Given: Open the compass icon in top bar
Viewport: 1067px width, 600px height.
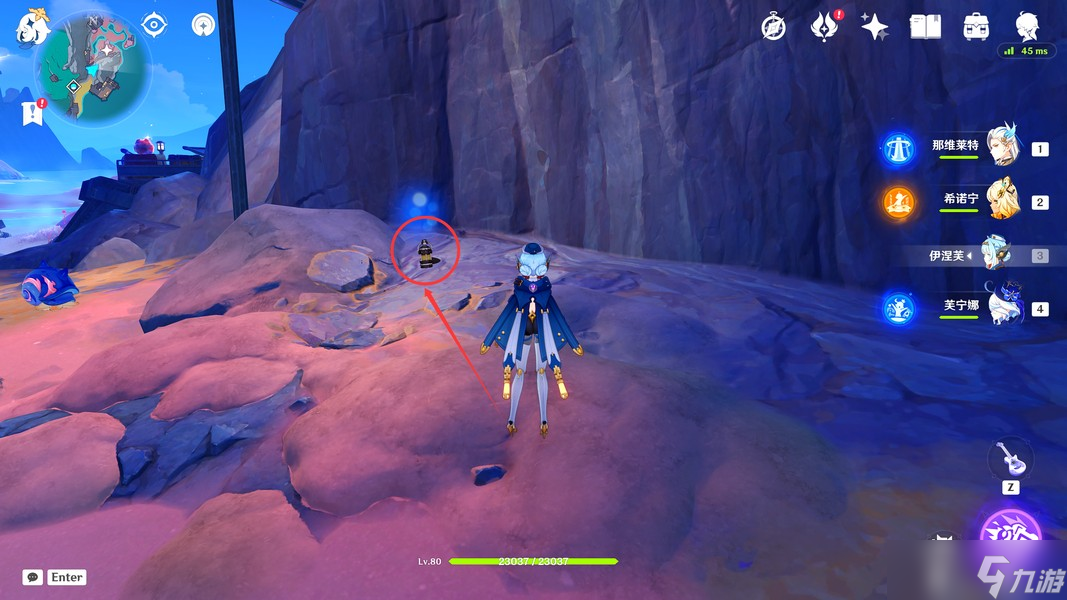Looking at the screenshot, I should point(773,27).
